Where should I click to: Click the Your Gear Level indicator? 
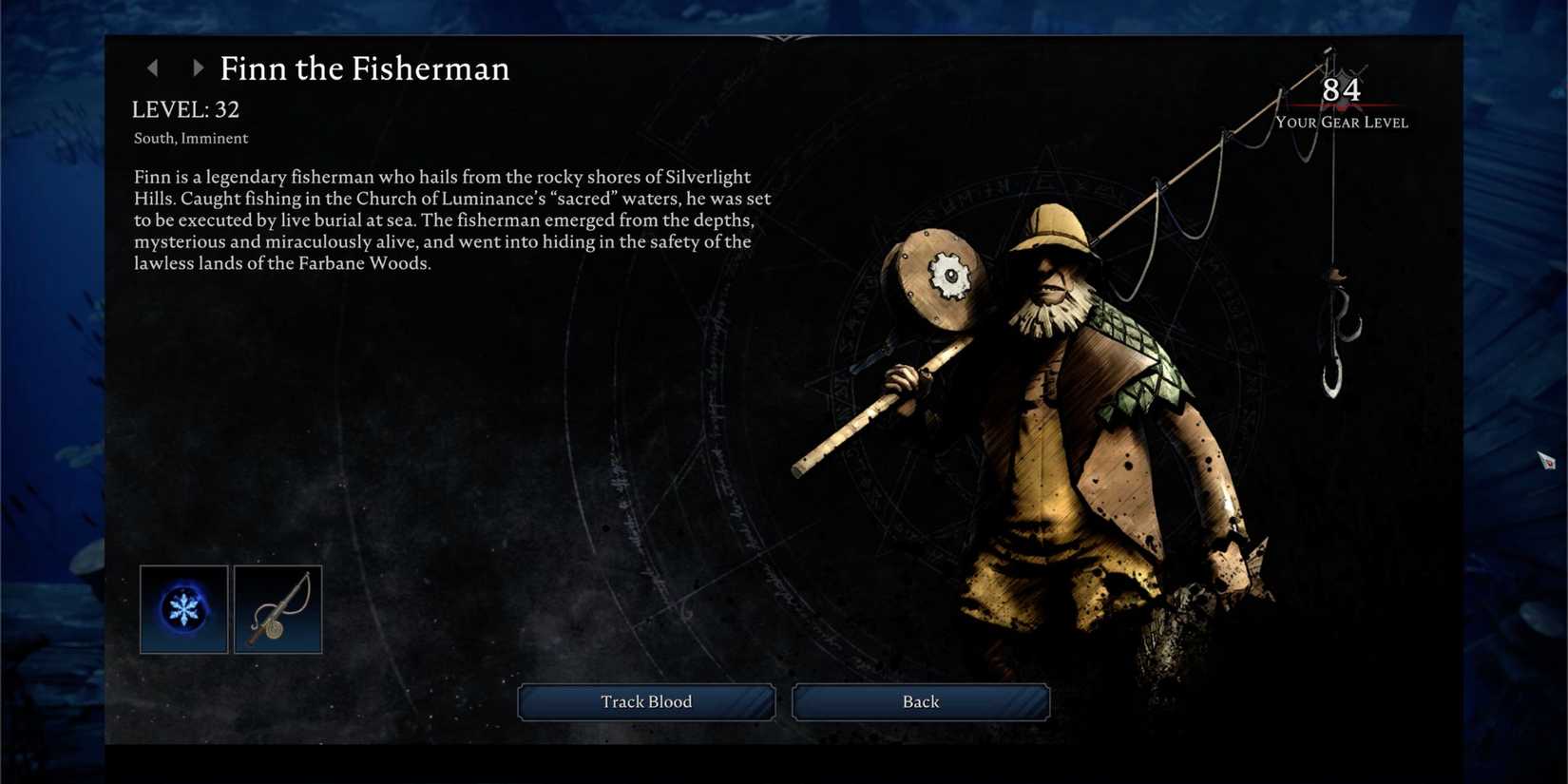point(1342,122)
